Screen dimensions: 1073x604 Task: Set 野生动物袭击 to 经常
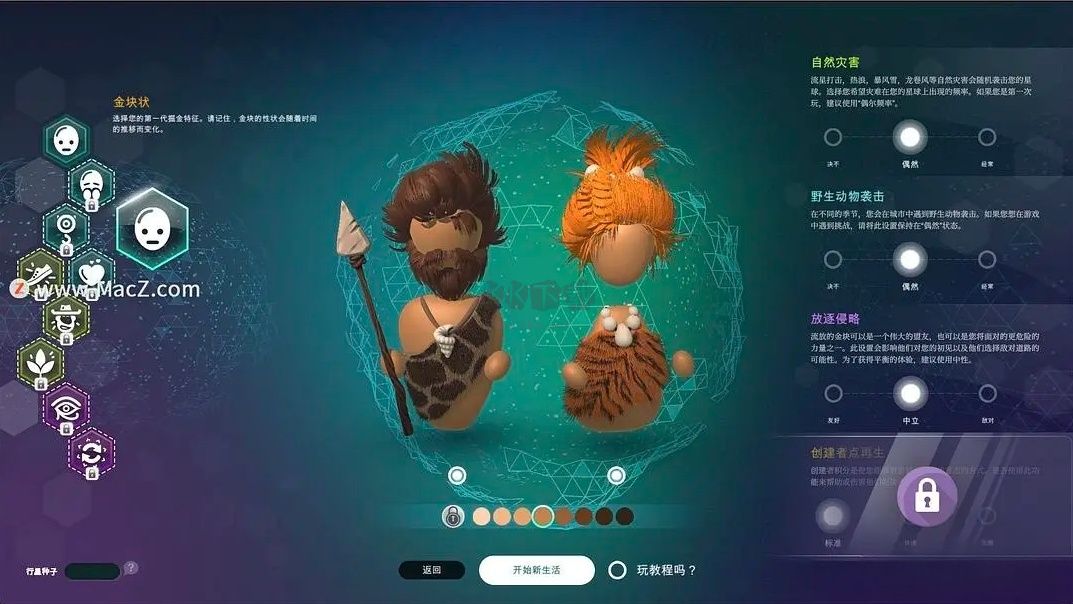click(987, 260)
